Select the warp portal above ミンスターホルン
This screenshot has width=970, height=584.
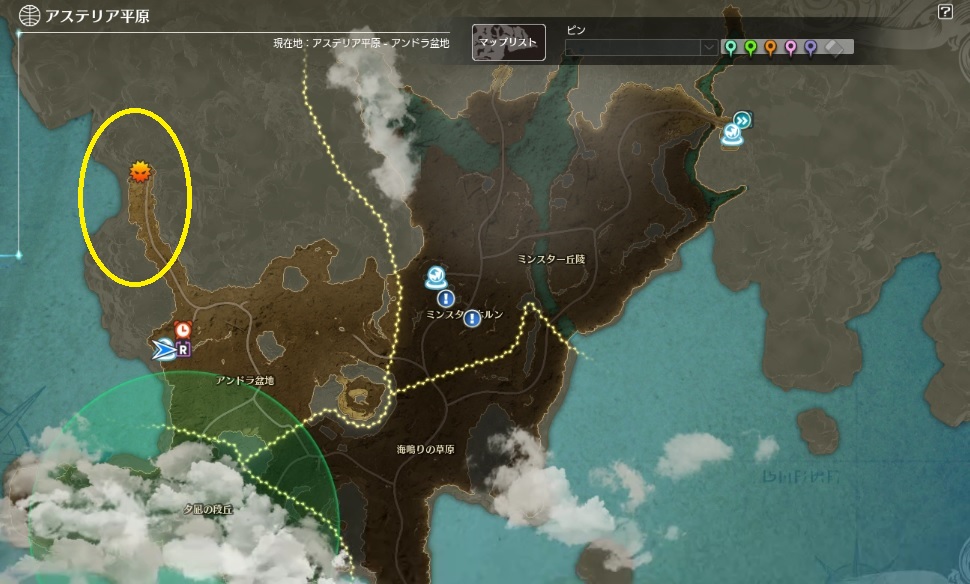[x=436, y=277]
